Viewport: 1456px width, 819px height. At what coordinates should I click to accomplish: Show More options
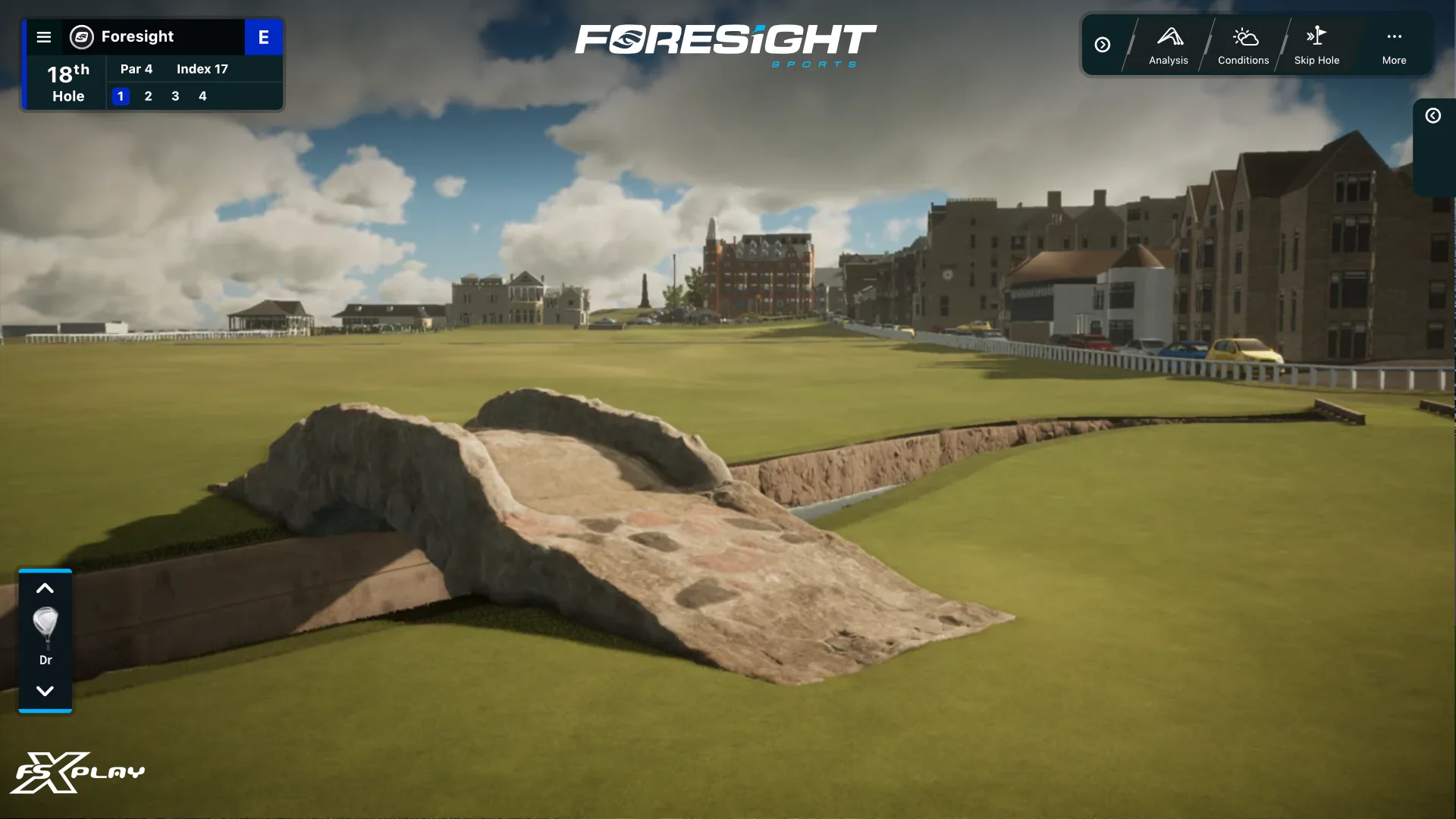pos(1394,45)
